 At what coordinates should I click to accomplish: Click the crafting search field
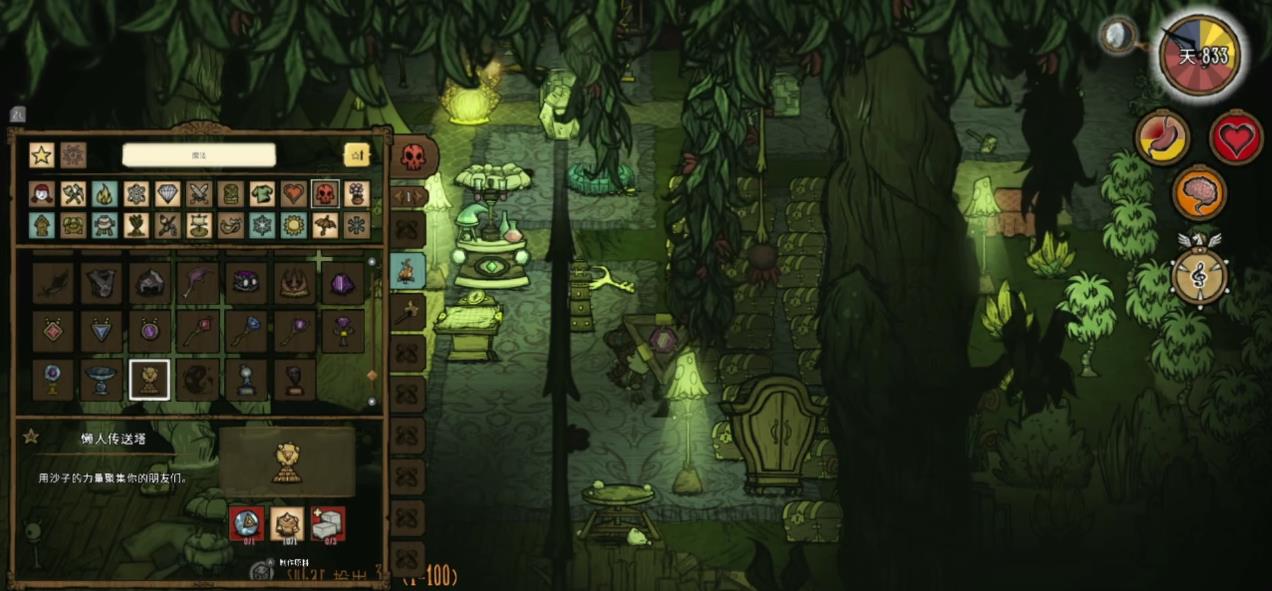pyautogui.click(x=198, y=155)
